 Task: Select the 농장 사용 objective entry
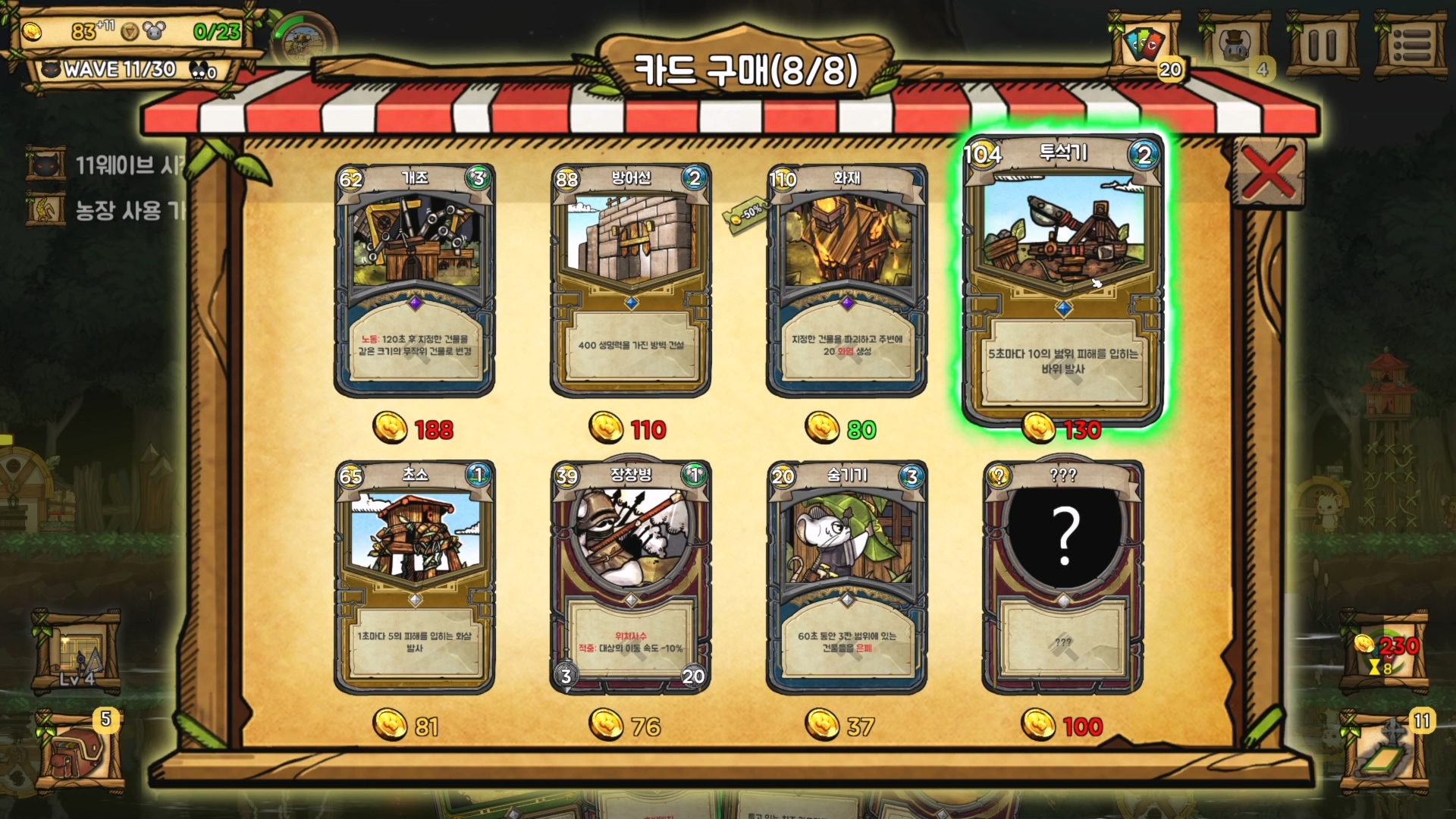click(106, 210)
